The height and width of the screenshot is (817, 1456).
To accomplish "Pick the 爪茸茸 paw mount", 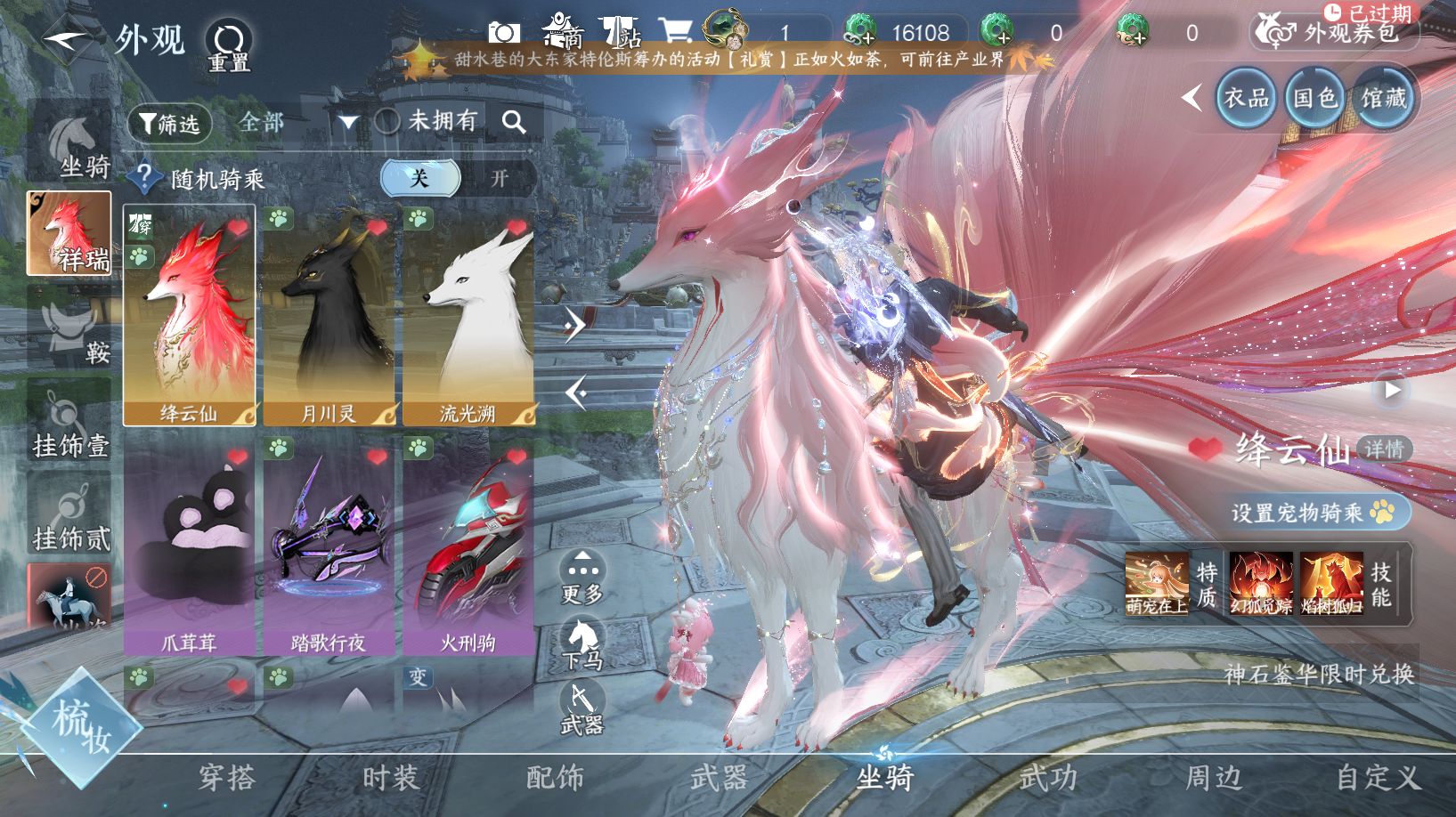I will (x=189, y=546).
